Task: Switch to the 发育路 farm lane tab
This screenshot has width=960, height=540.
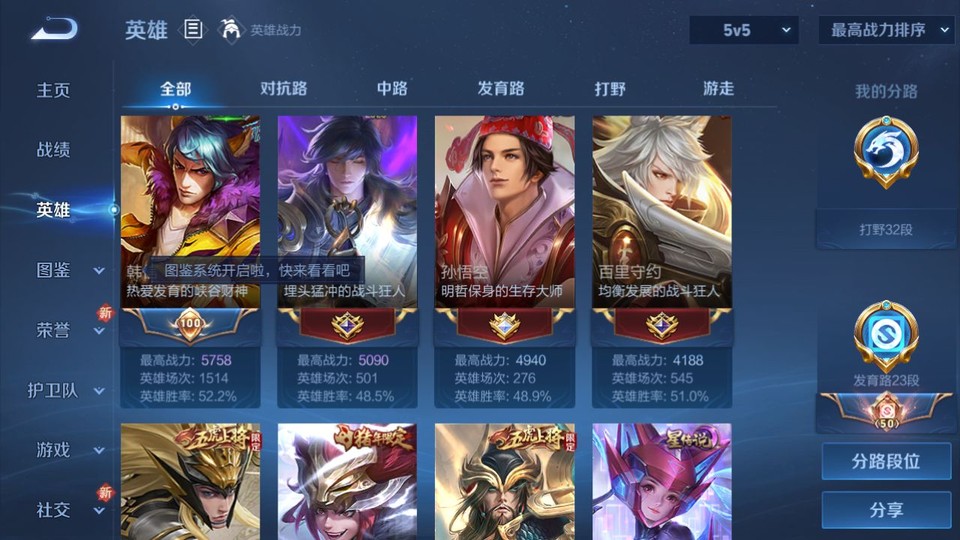Action: tap(501, 89)
